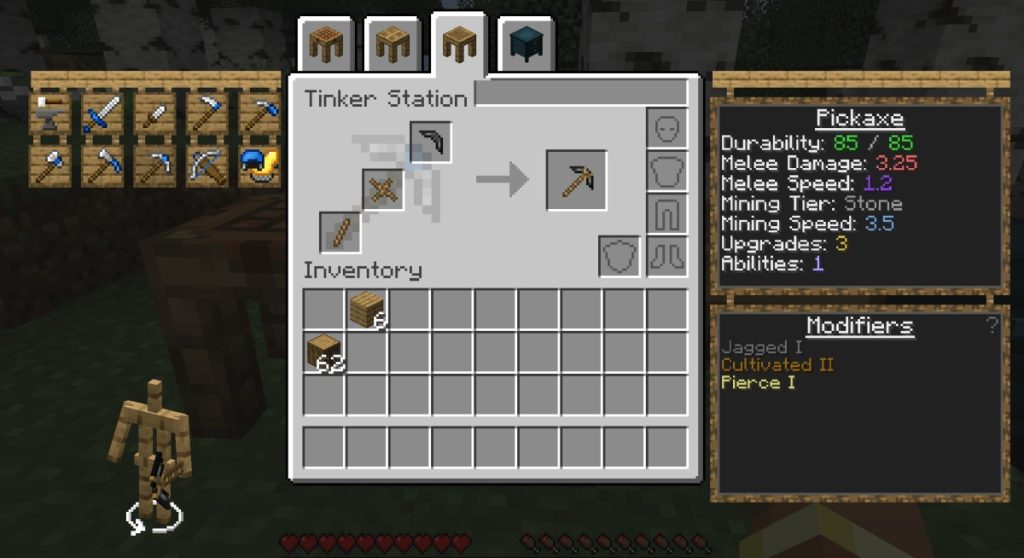Select the wooden tool rod slot

coord(340,232)
